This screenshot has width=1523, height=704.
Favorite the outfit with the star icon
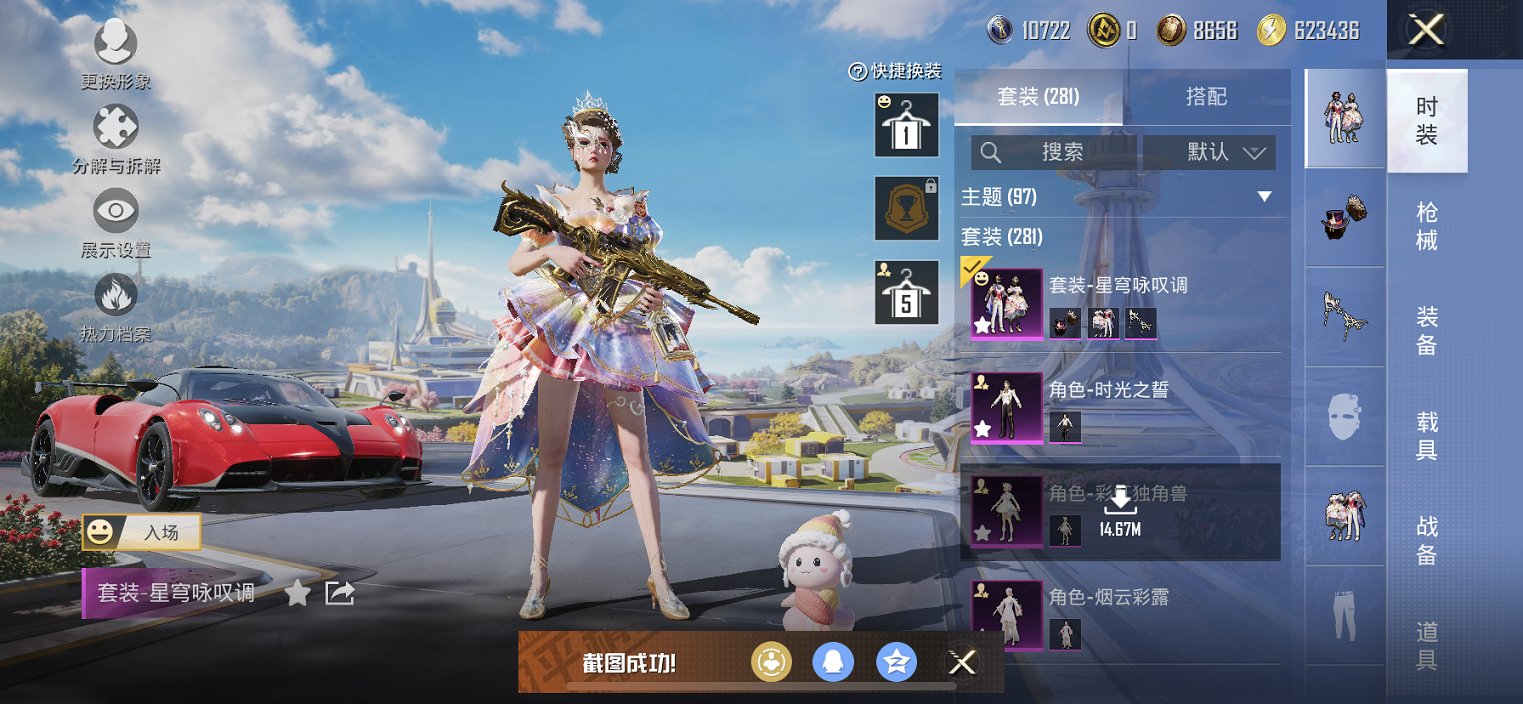tap(297, 594)
